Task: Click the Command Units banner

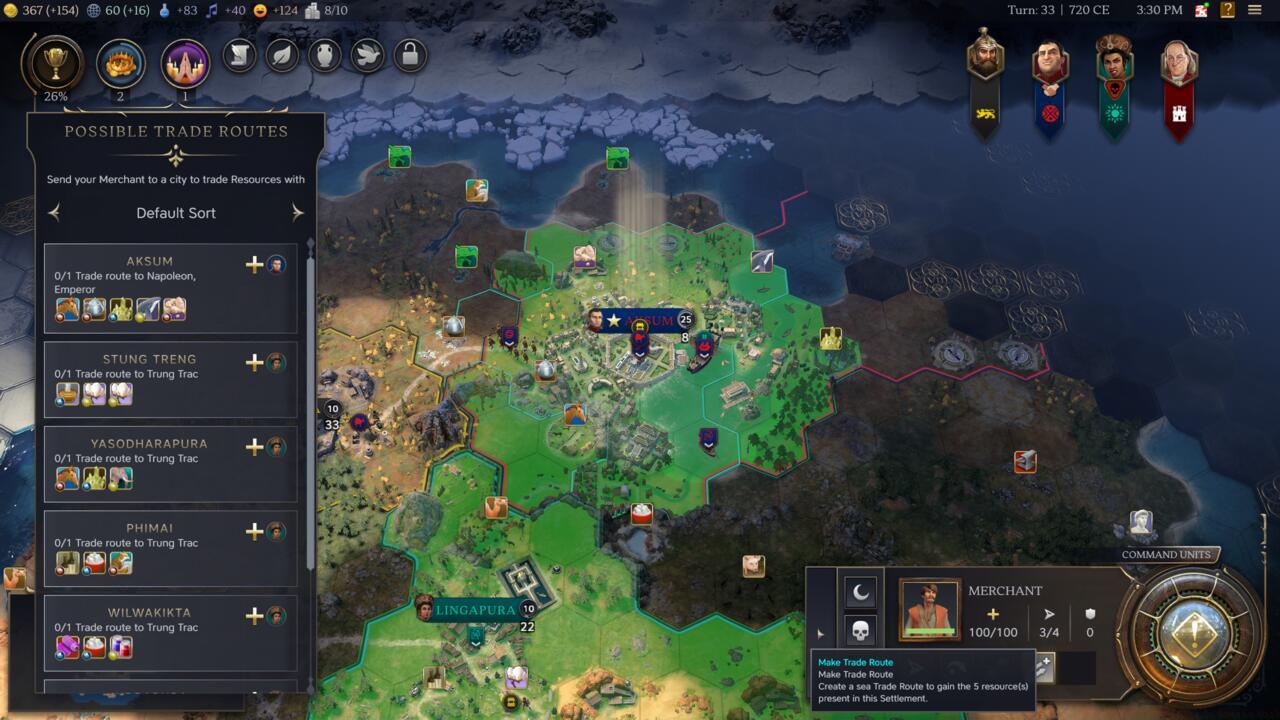Action: [1166, 554]
